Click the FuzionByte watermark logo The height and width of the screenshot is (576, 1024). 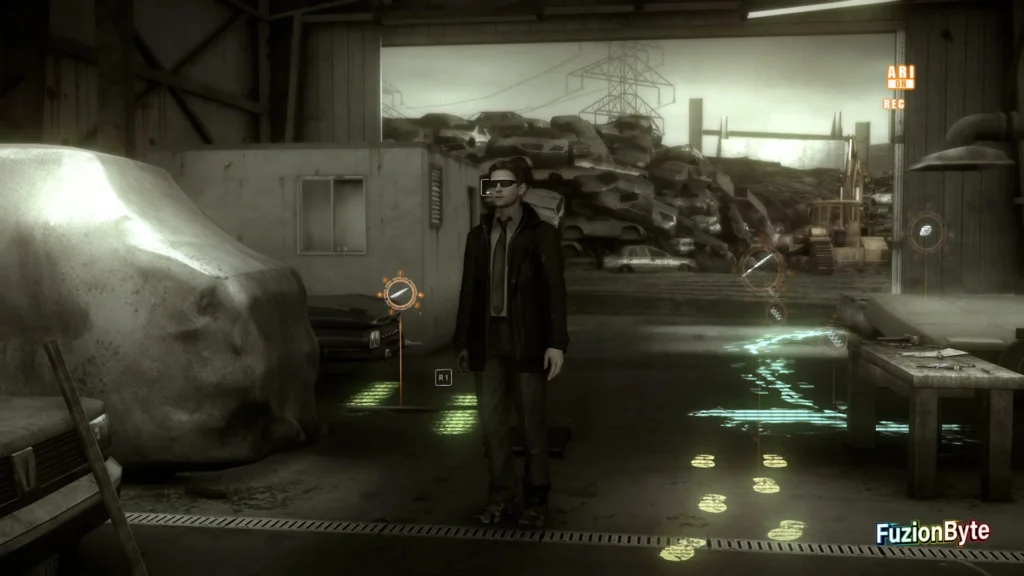(932, 532)
